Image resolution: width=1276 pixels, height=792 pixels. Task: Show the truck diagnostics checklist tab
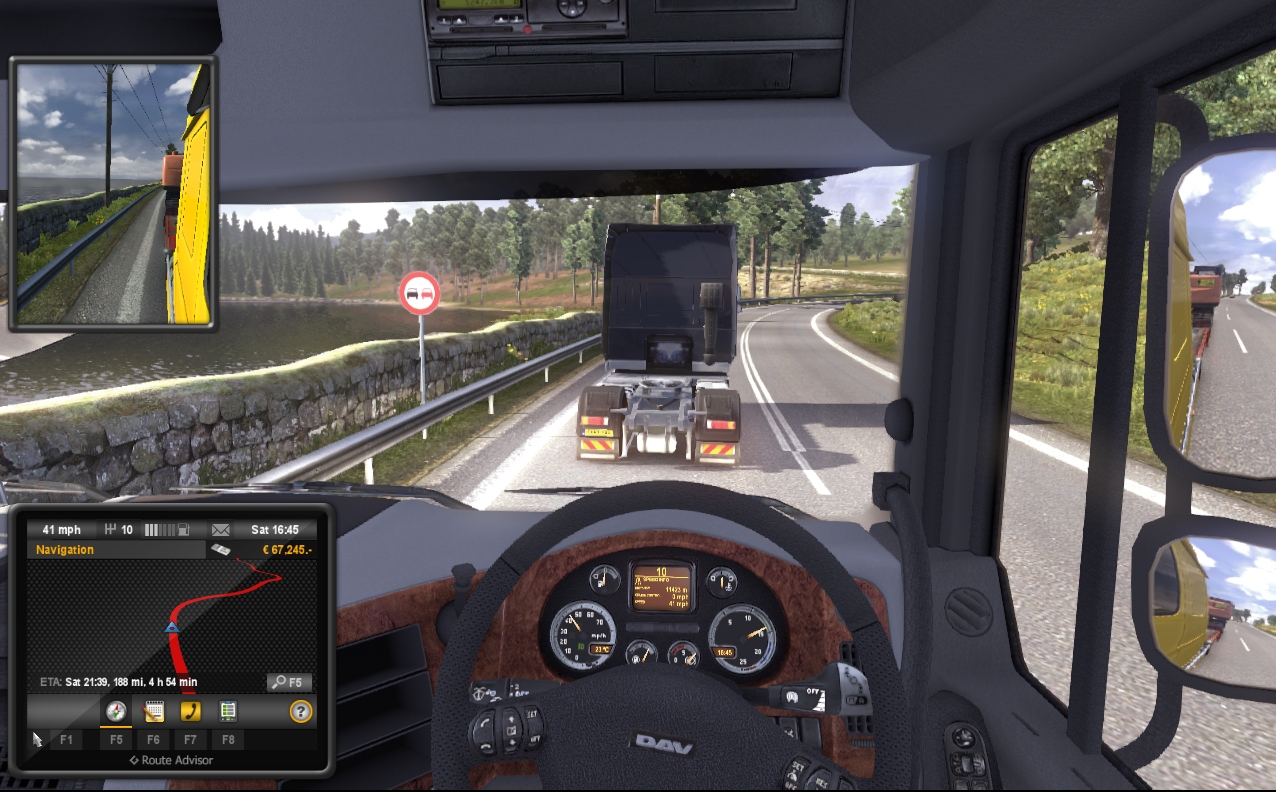(228, 712)
